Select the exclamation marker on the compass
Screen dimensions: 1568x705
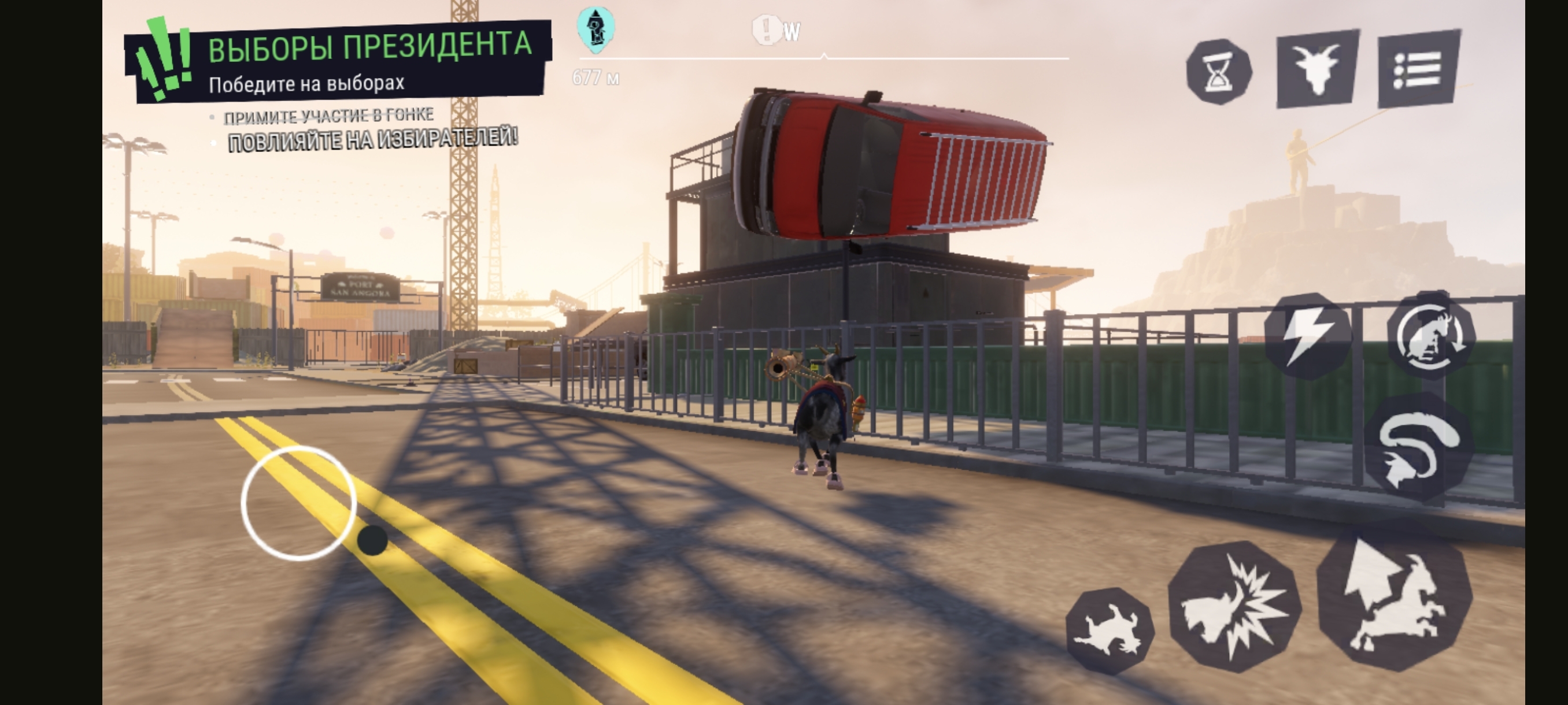tap(767, 29)
